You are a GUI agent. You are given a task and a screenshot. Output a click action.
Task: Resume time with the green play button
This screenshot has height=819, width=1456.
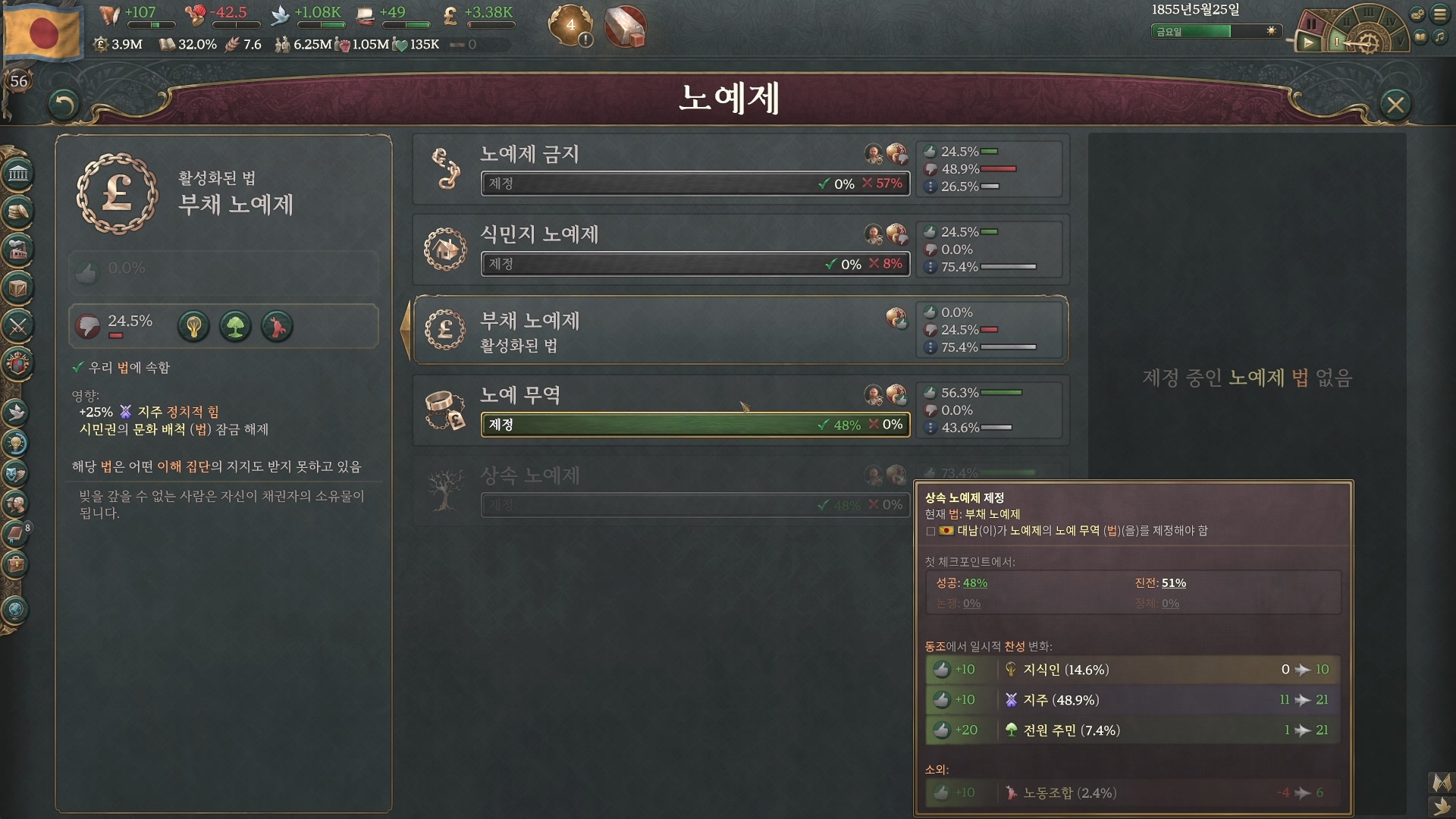point(1308,43)
